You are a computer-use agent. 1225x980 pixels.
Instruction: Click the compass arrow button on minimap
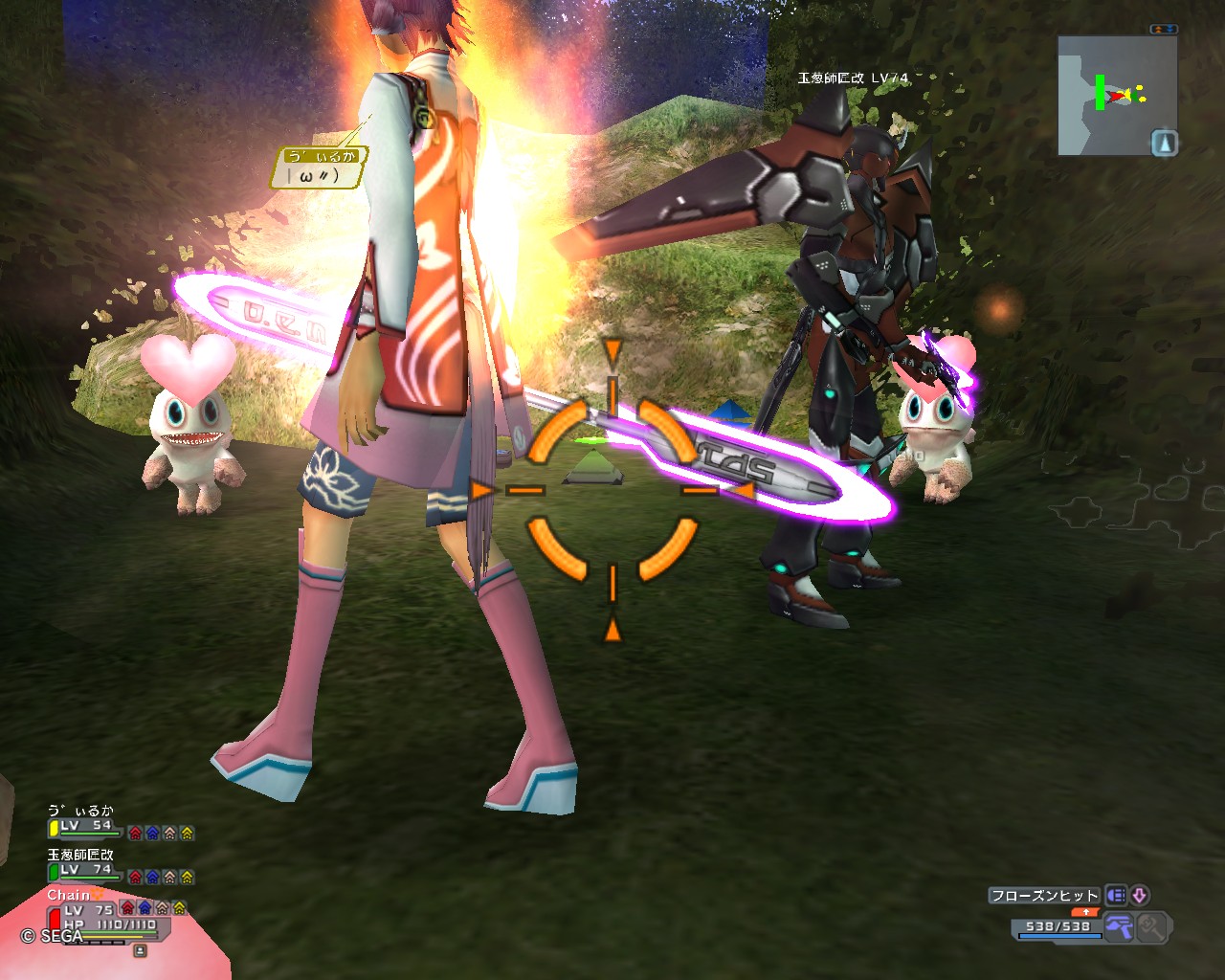click(x=1164, y=144)
